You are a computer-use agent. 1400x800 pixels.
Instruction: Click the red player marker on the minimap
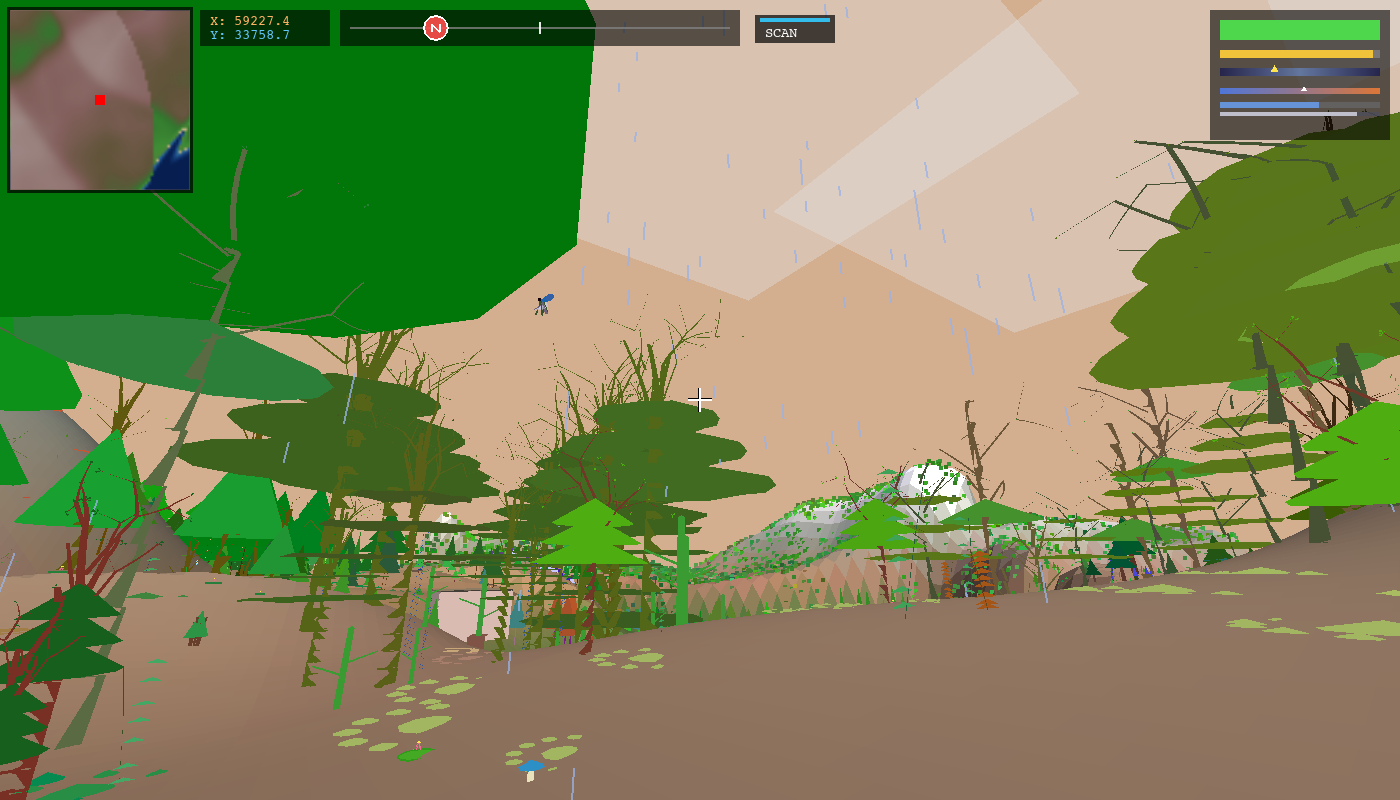99,99
